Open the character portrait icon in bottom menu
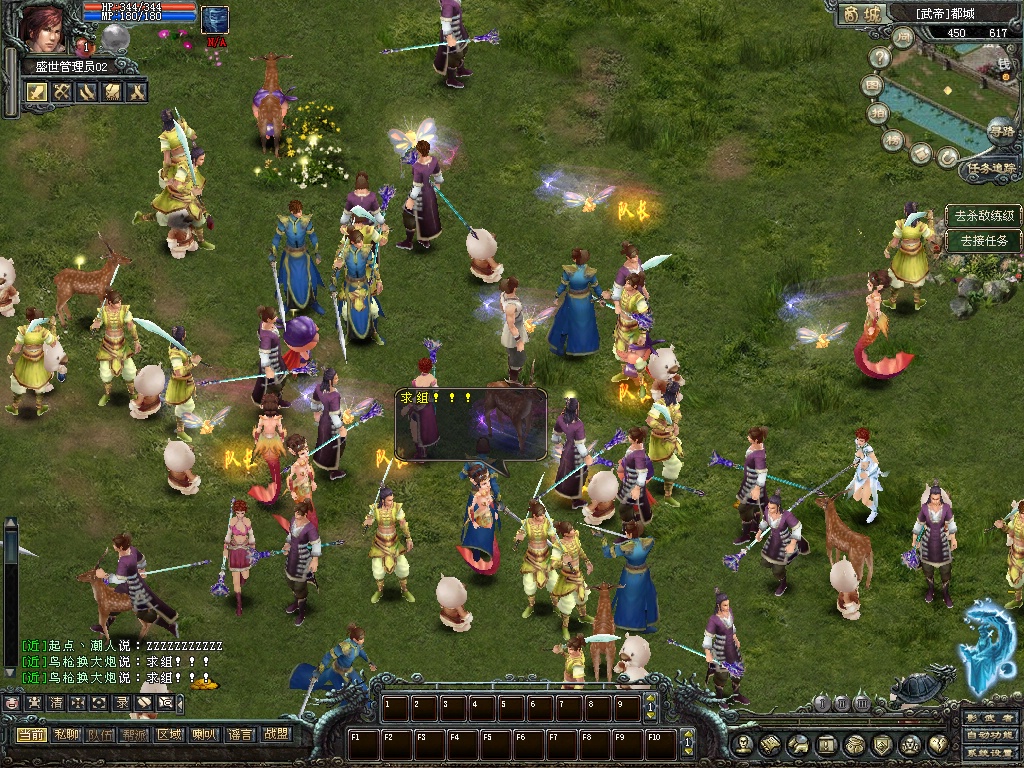 (742, 744)
